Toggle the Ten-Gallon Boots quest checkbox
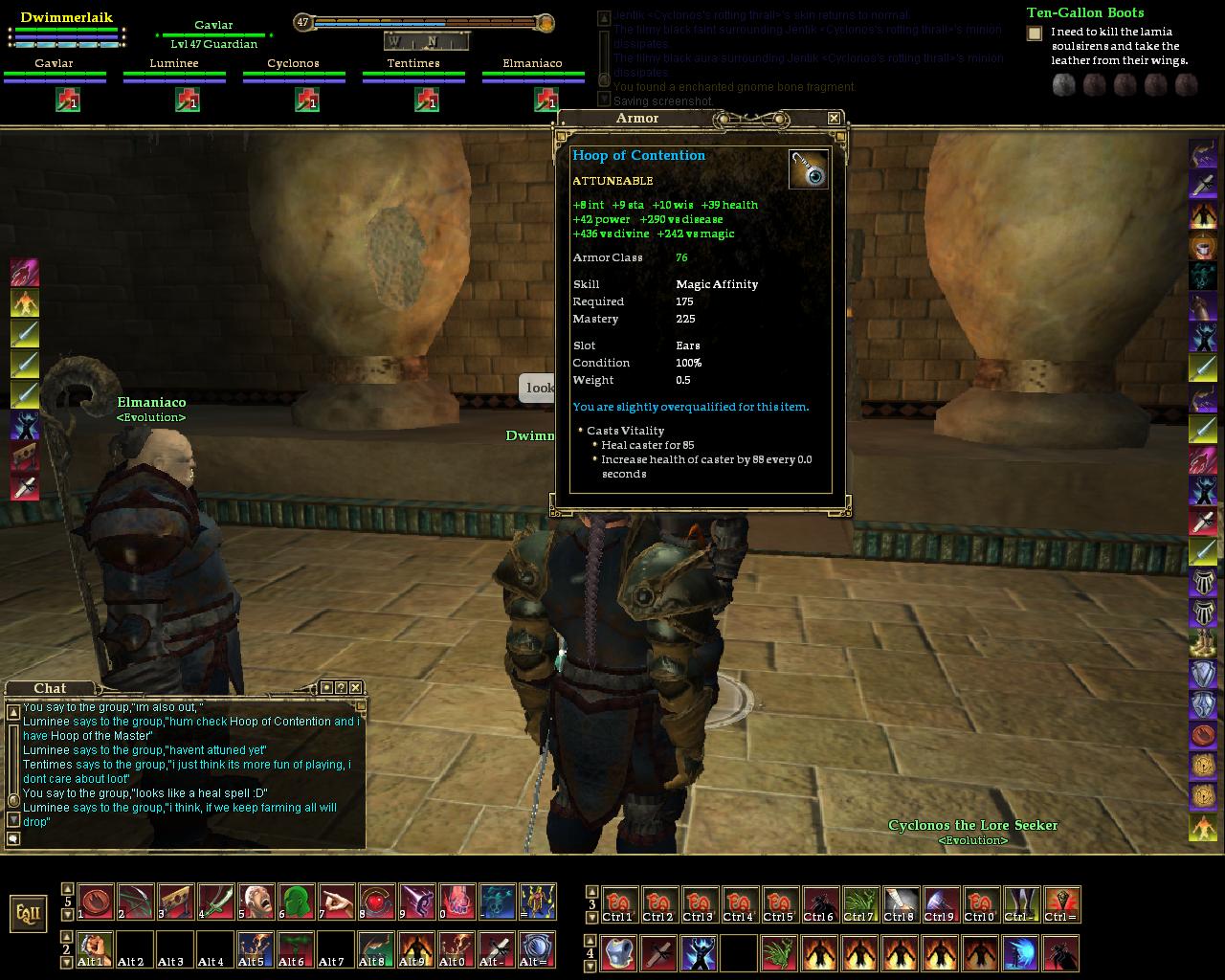1225x980 pixels. point(1035,33)
